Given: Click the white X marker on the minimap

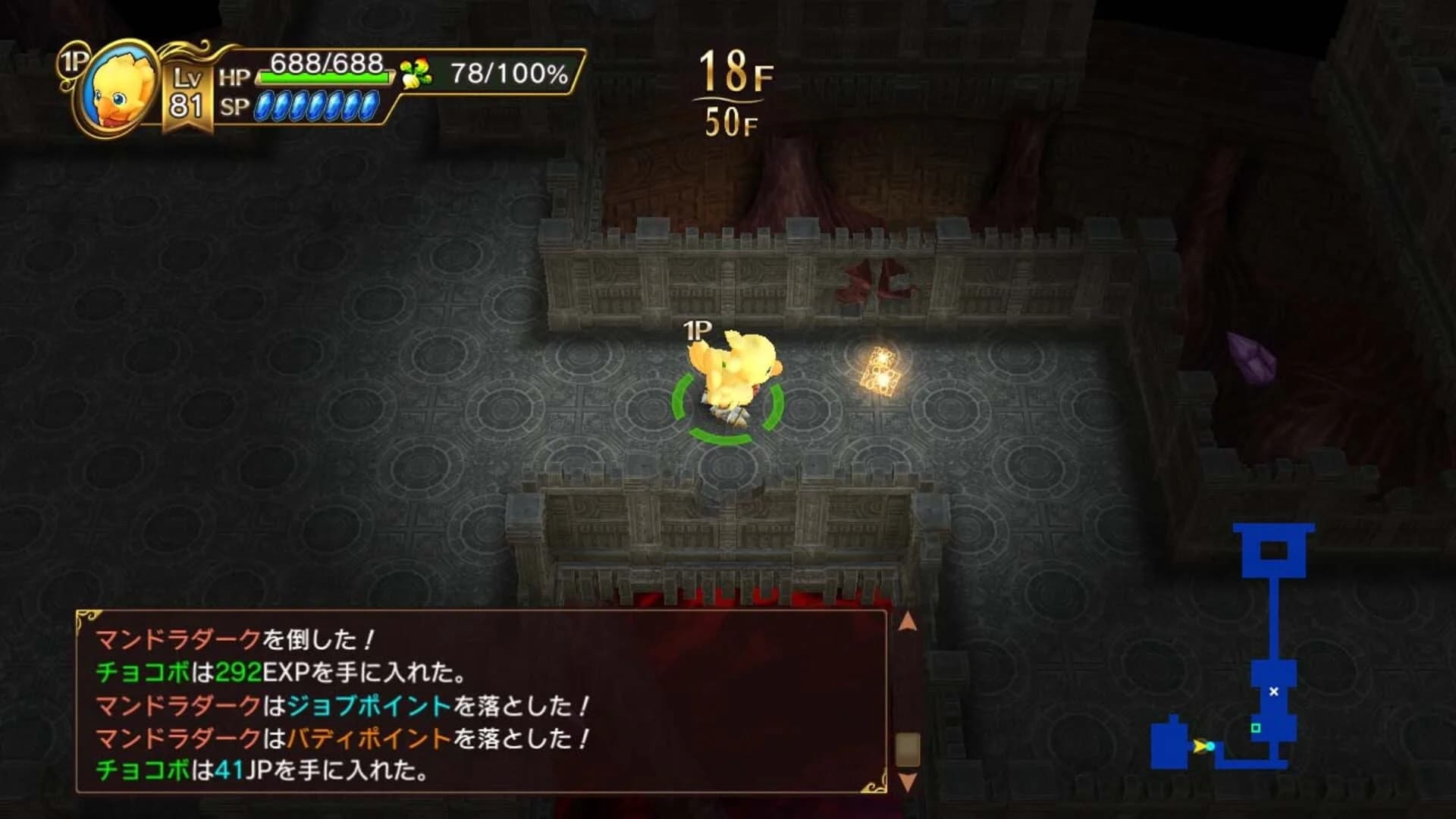Looking at the screenshot, I should coord(1273,692).
